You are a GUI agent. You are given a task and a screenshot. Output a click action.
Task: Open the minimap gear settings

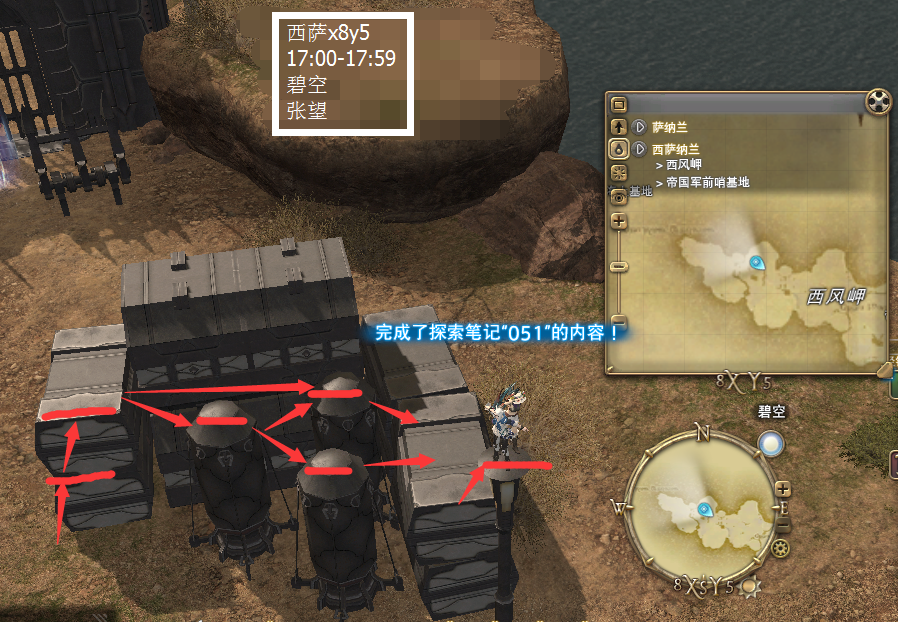[x=780, y=548]
